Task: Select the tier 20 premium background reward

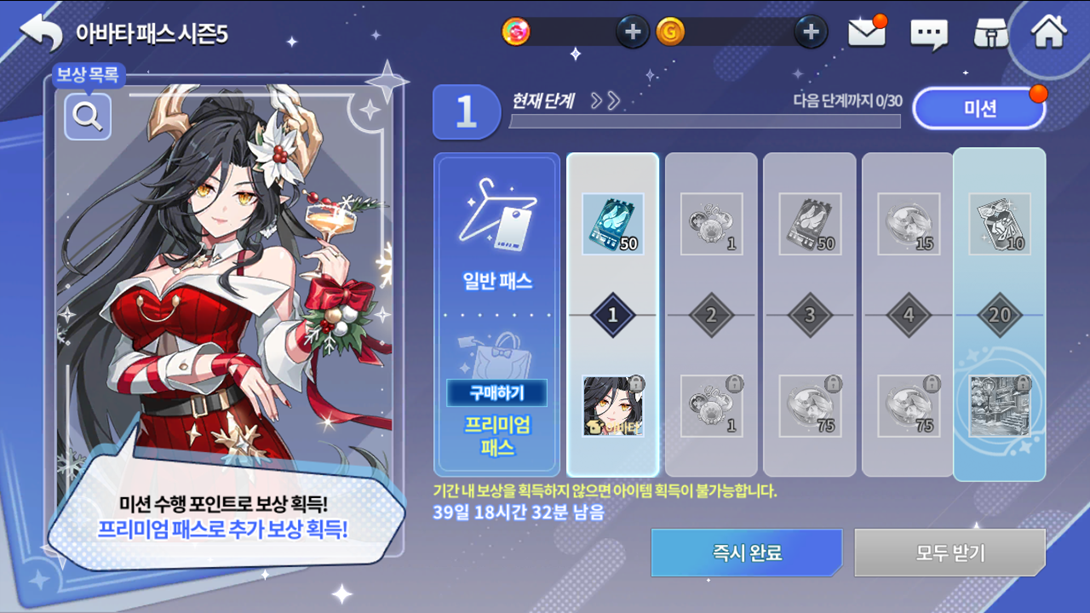Action: pyautogui.click(x=999, y=406)
